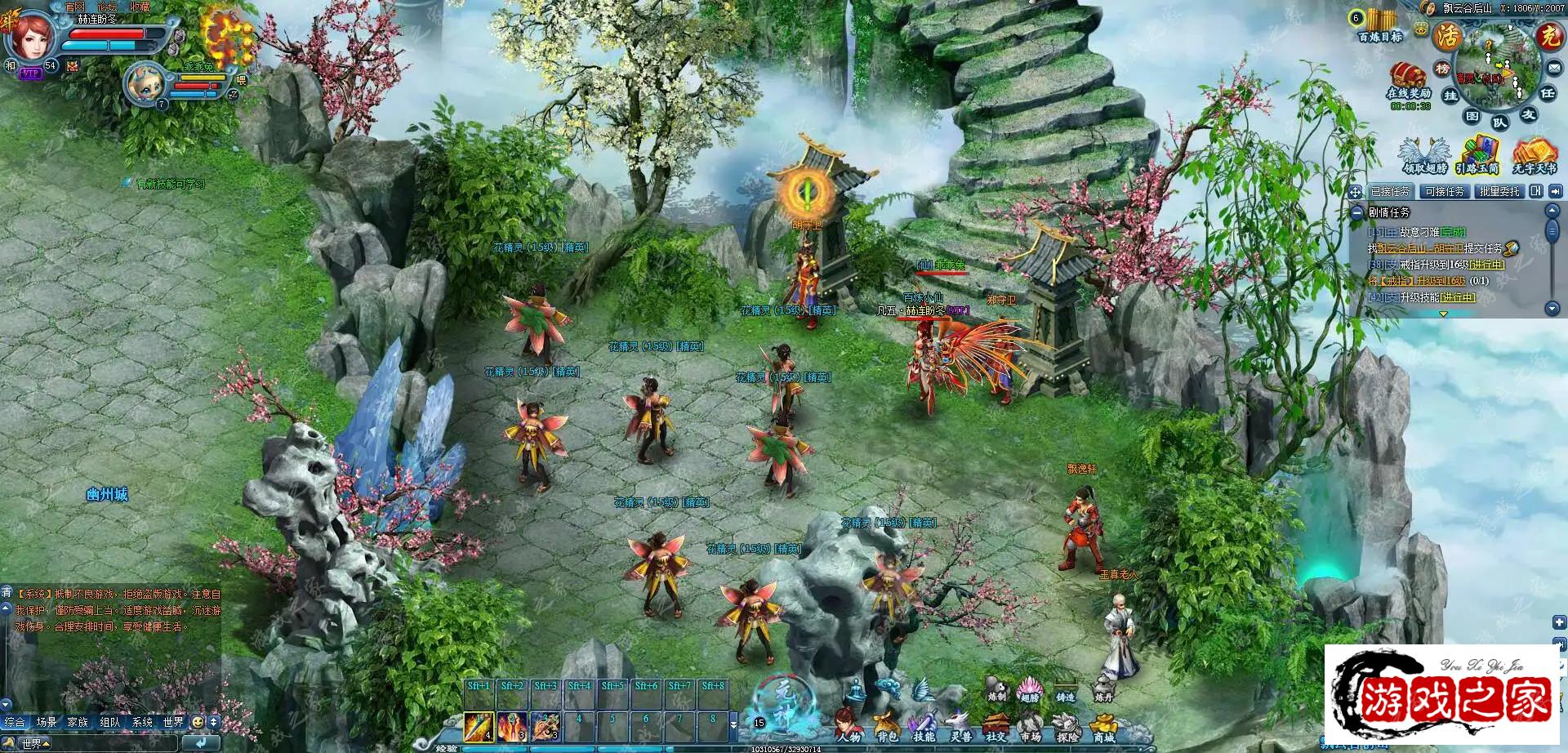Viewport: 1568px width, 753px height.
Task: Open the mail envelope button
Action: pos(1554,68)
